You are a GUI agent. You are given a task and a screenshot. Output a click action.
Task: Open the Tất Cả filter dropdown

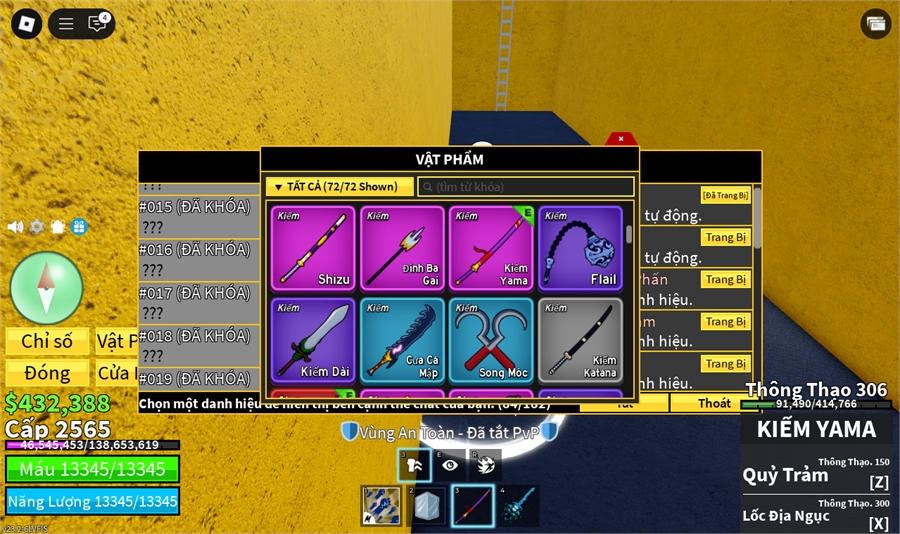[339, 187]
